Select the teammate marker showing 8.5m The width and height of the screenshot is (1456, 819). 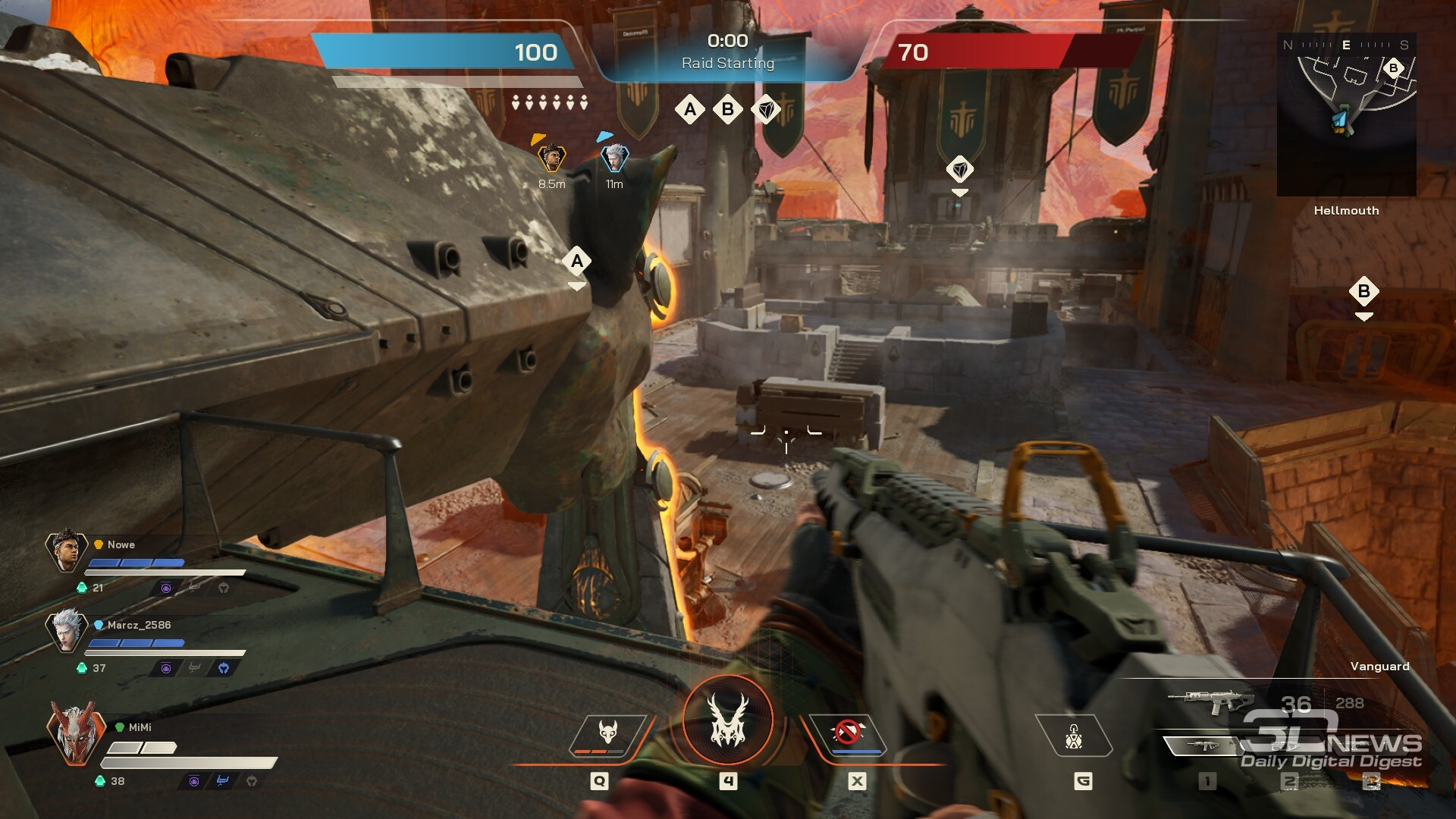click(x=552, y=158)
